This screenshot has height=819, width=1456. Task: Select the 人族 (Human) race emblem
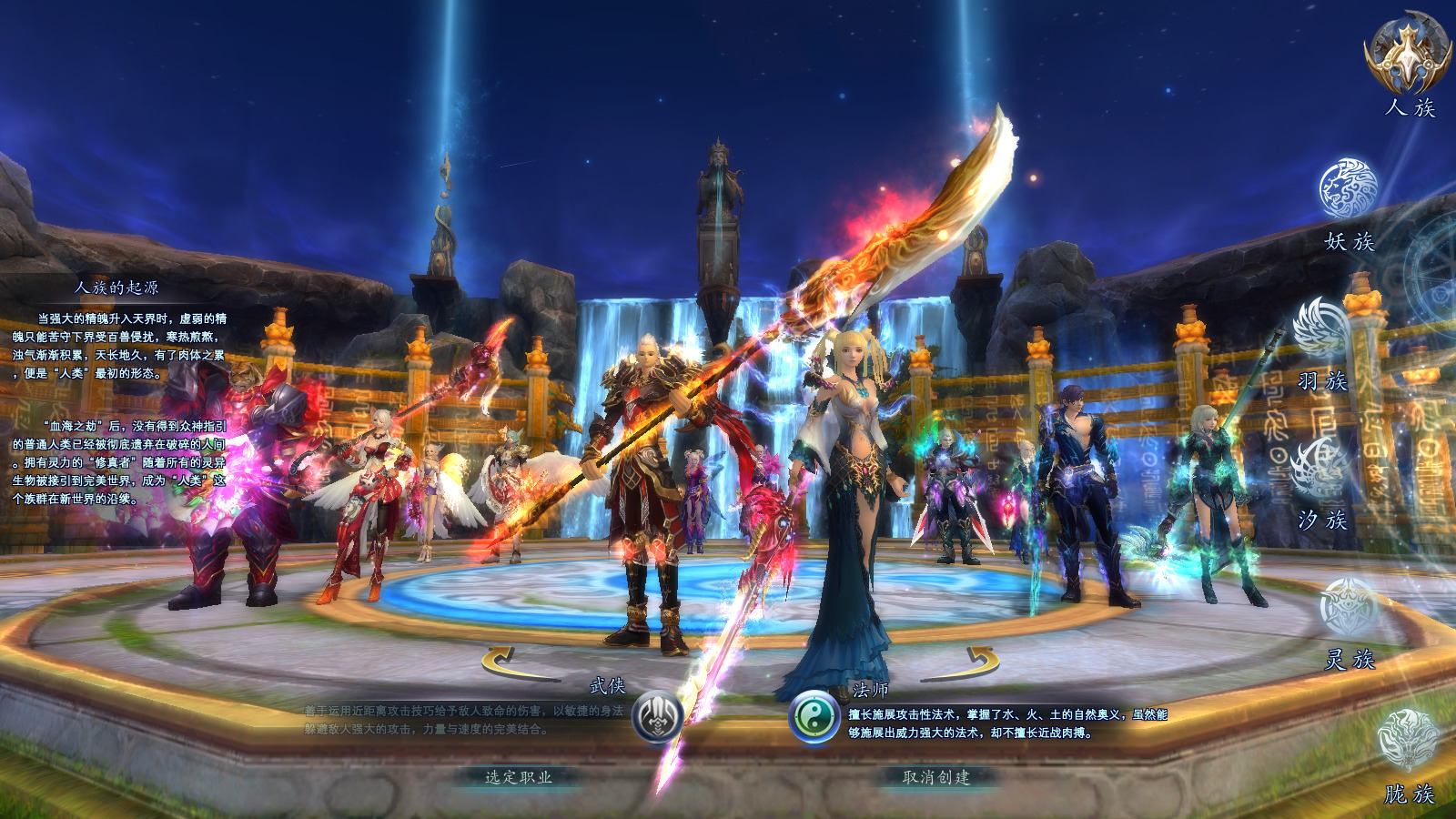(1408, 53)
